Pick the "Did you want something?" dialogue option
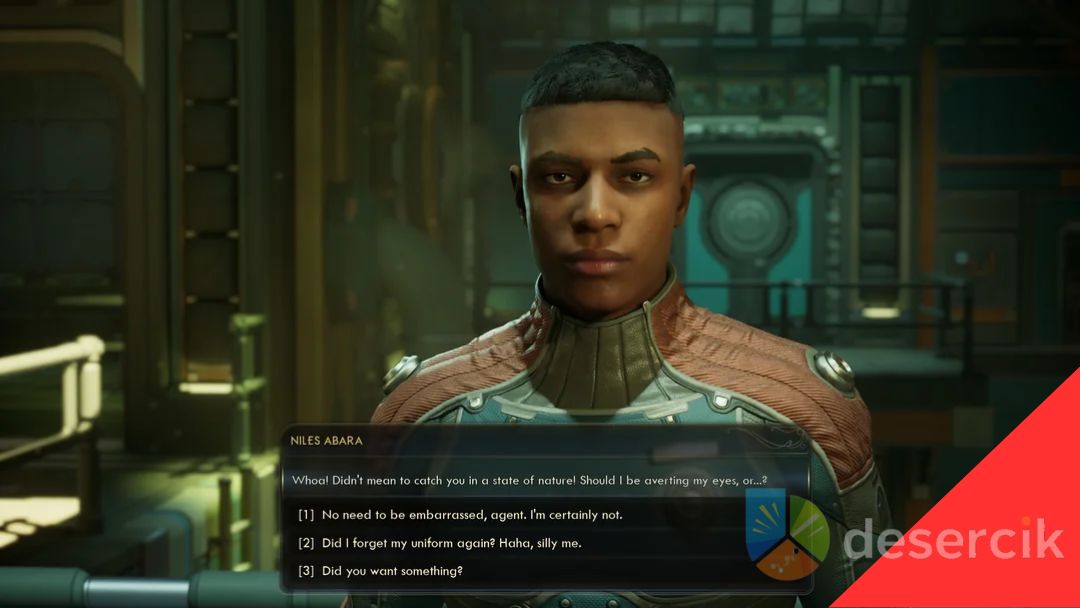This screenshot has width=1080, height=608. [x=392, y=571]
